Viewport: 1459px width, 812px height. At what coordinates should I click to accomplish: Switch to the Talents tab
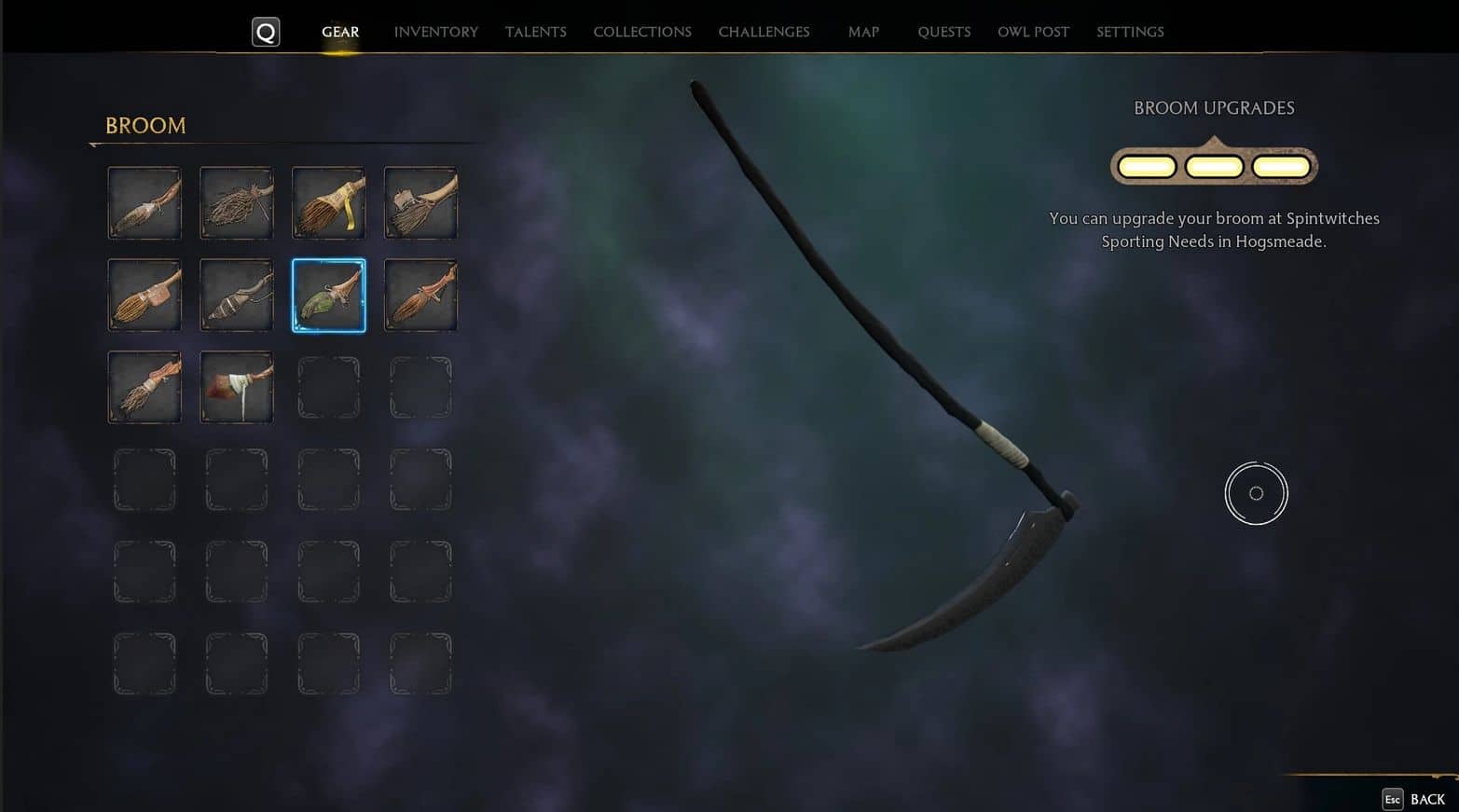[535, 32]
